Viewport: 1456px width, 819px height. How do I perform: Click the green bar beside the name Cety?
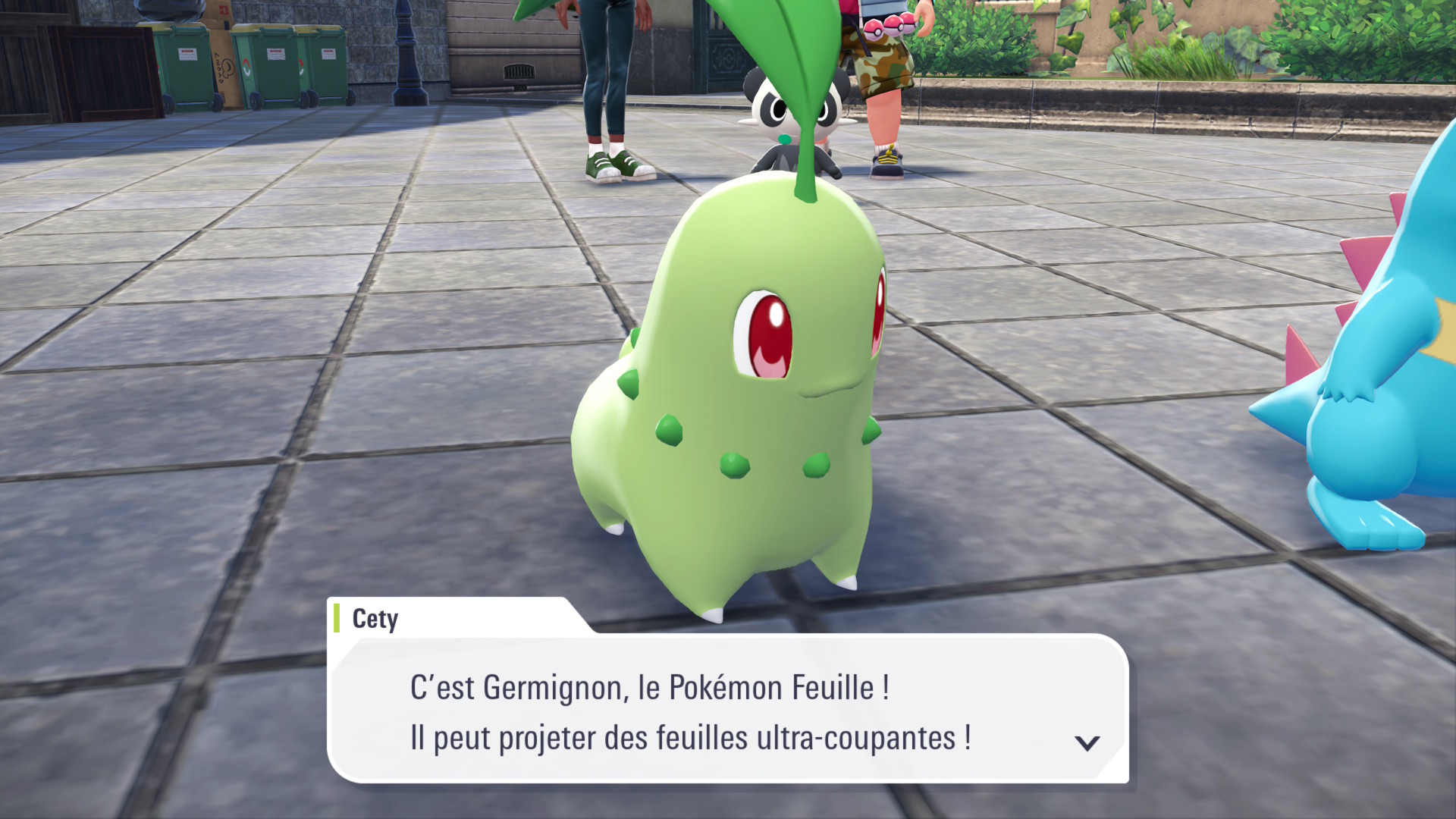point(336,619)
